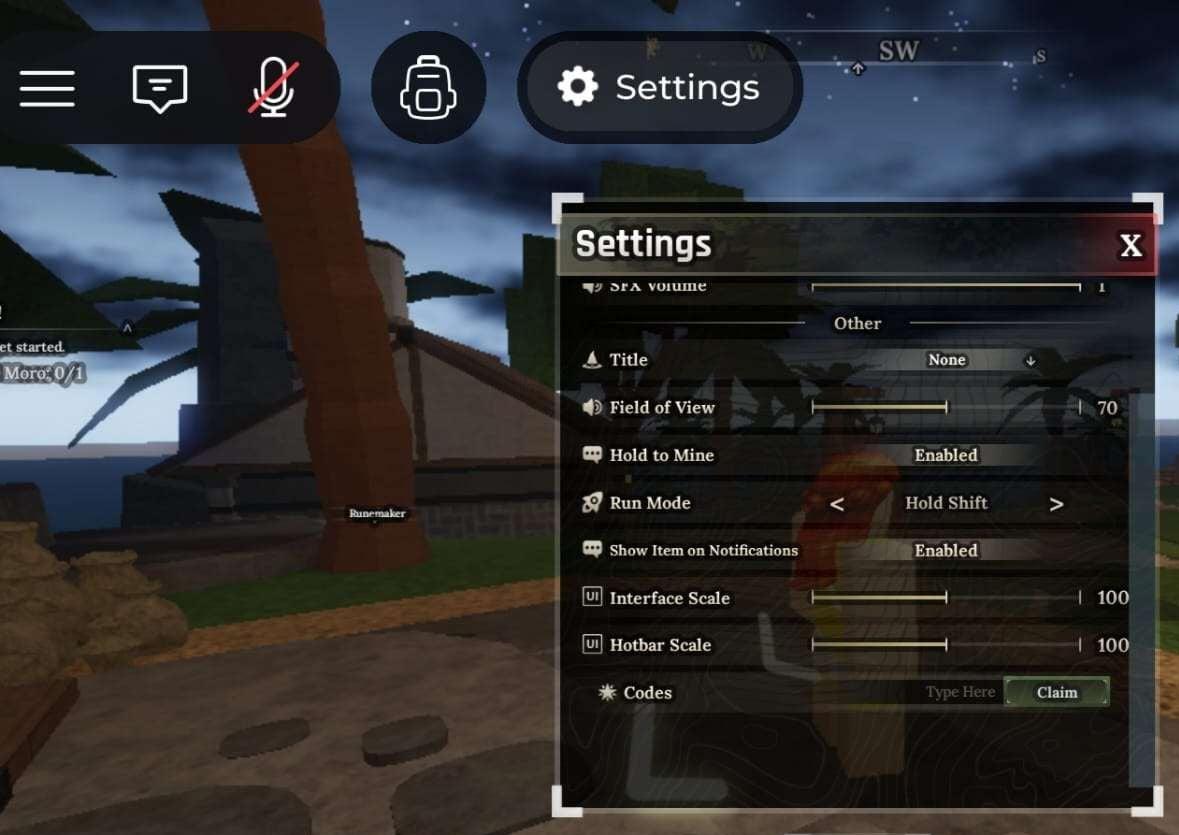Image resolution: width=1179 pixels, height=835 pixels.
Task: Focus the Codes 'Type Here' field
Action: 959,692
